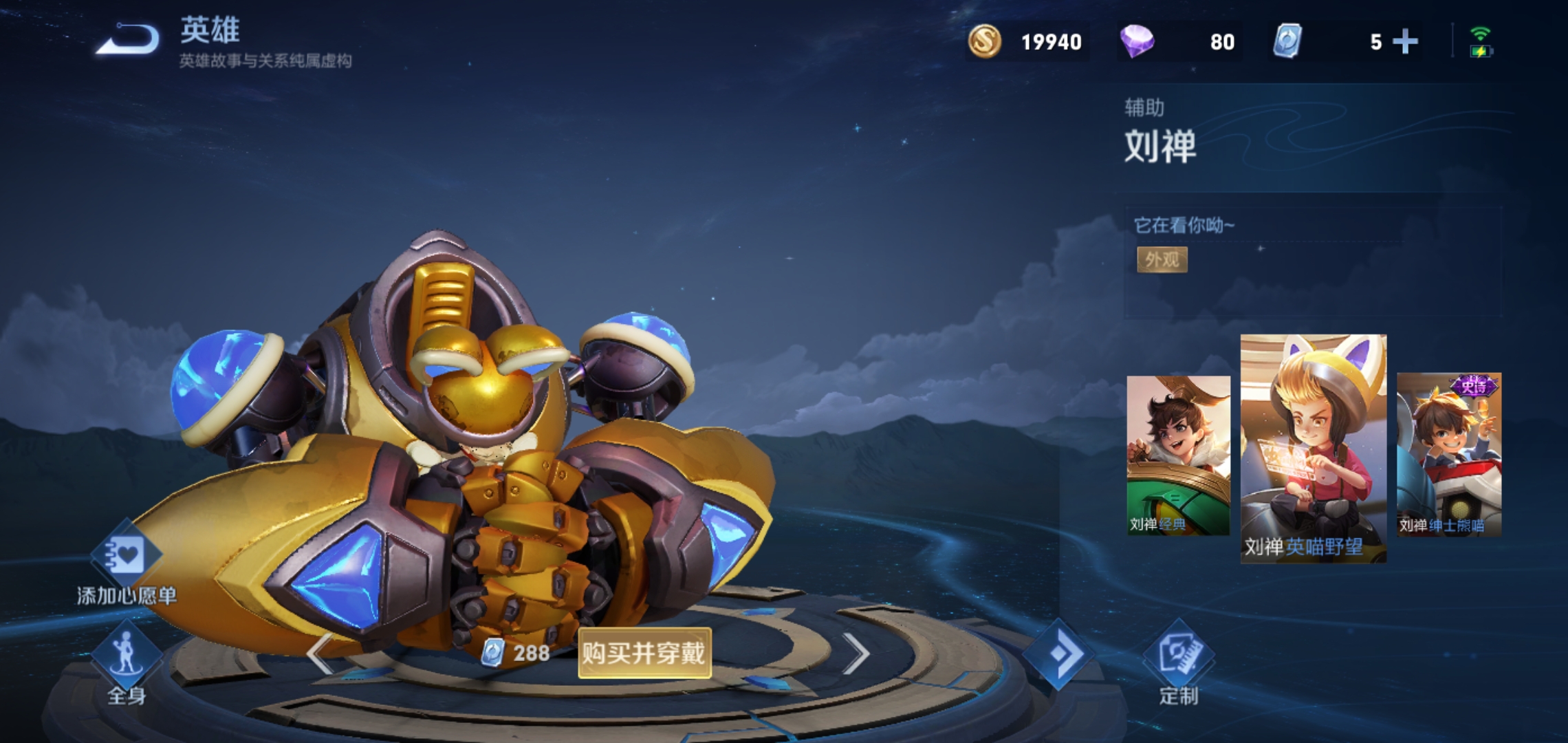Viewport: 1568px width, 743px height.
Task: Open the 全身 full body view
Action: pos(126,662)
